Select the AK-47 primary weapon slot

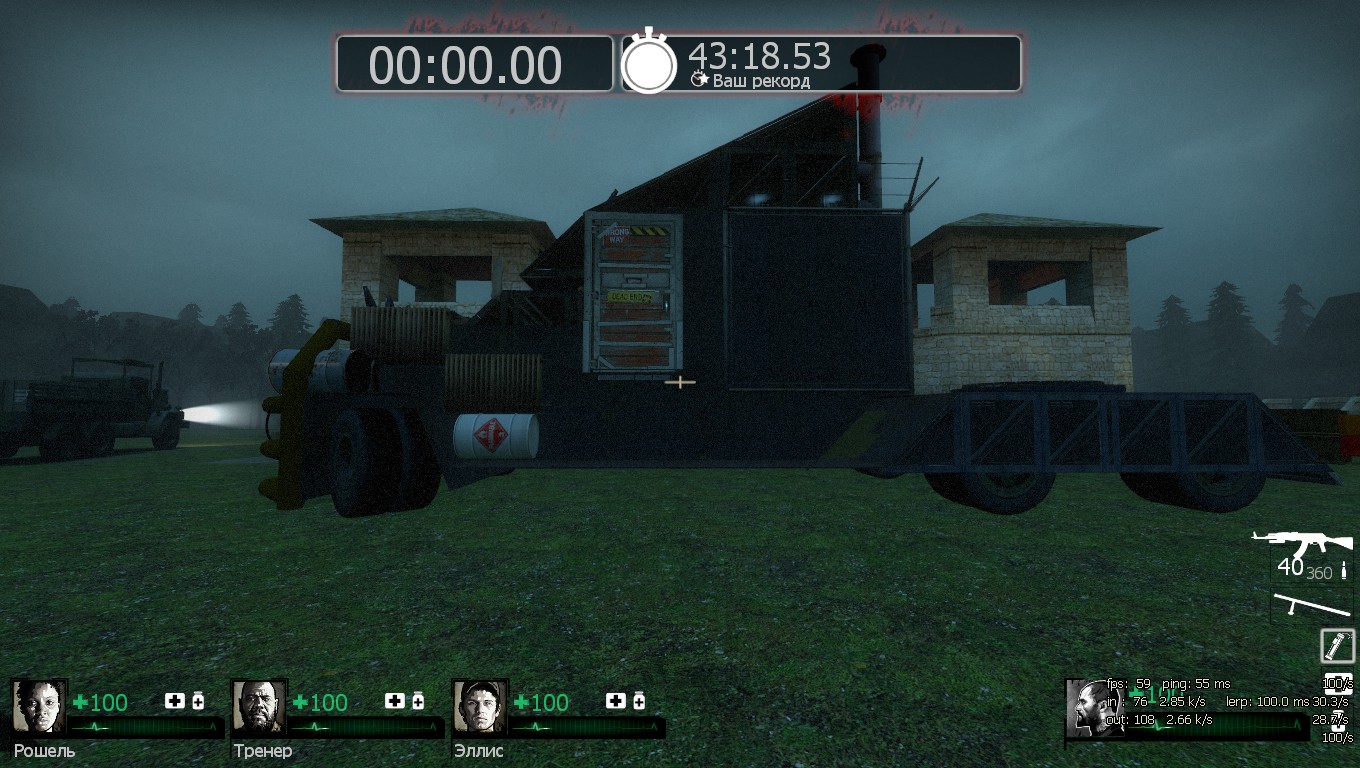click(1303, 547)
